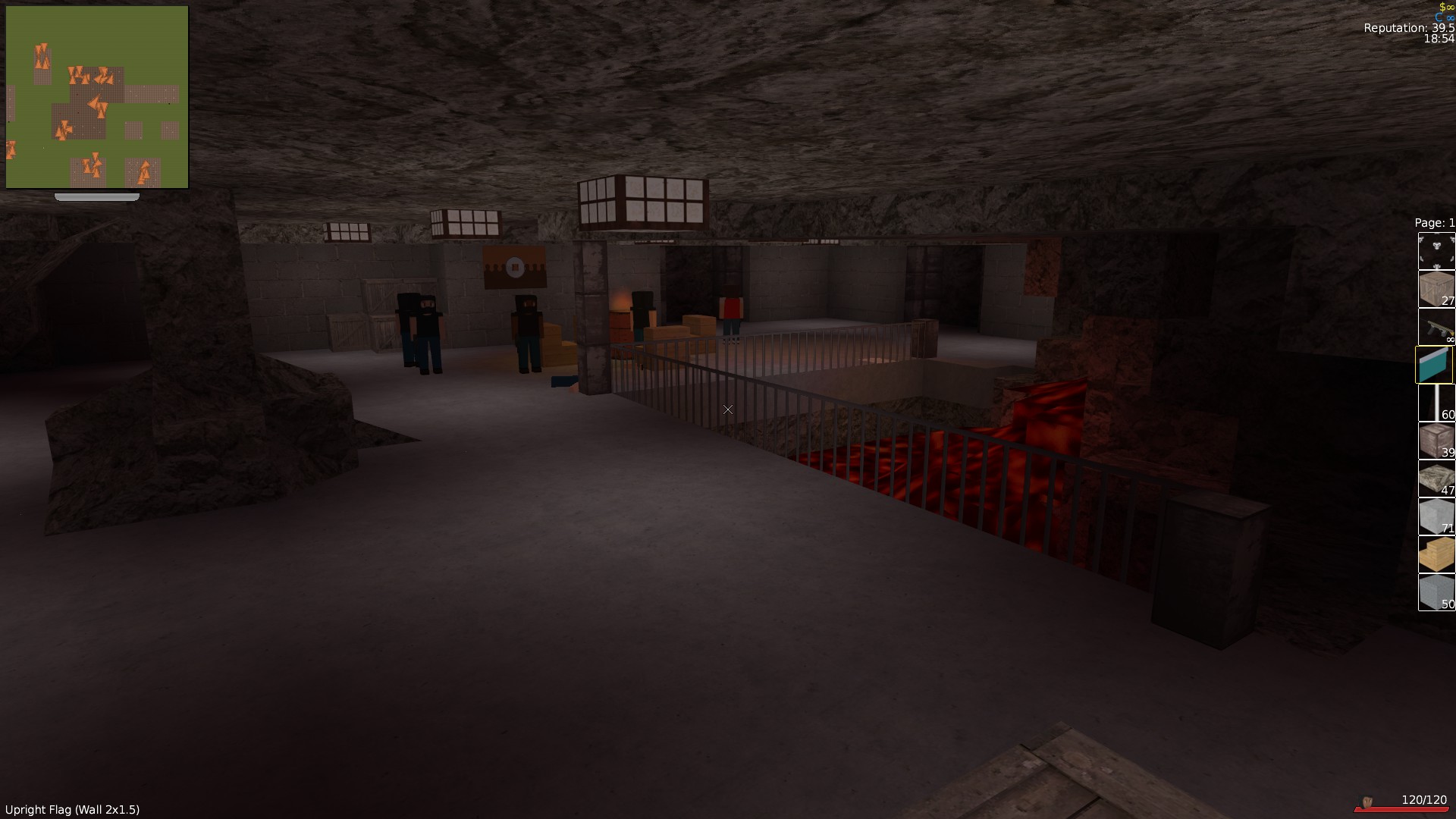Screen dimensions: 1456x819
Task: Select the wooden stairs item showing 50
Action: click(x=1436, y=554)
